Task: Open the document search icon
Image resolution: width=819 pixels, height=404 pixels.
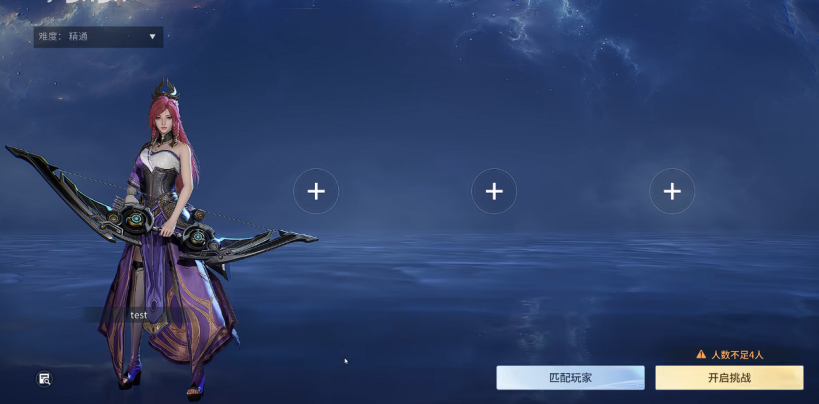Action: pos(45,378)
